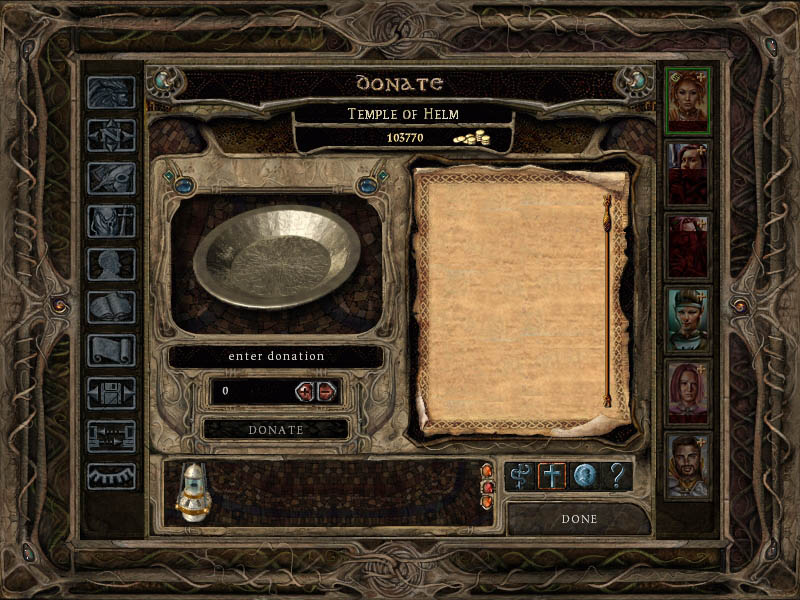
Task: Open the coin buy and sell icon
Action: click(x=584, y=476)
